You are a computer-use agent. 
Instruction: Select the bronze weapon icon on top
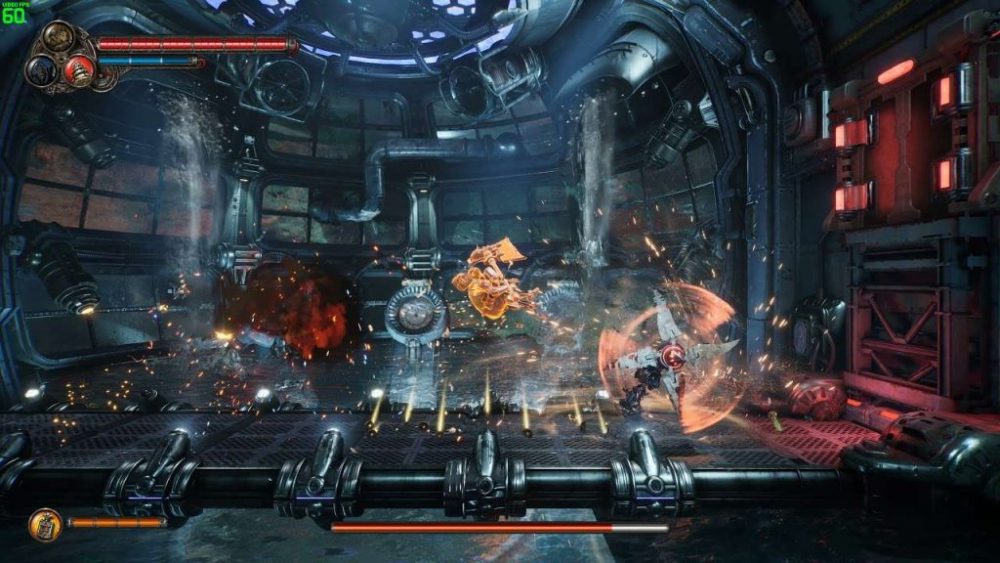[58, 38]
